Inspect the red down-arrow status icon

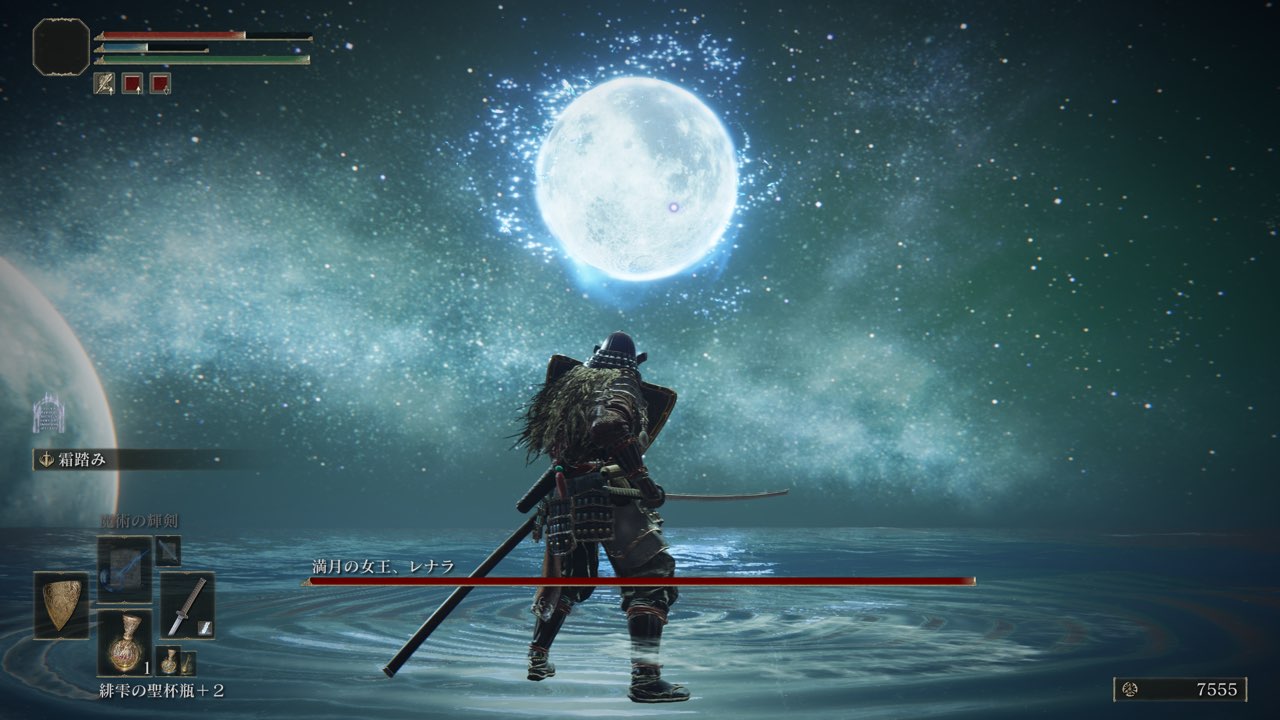[160, 83]
